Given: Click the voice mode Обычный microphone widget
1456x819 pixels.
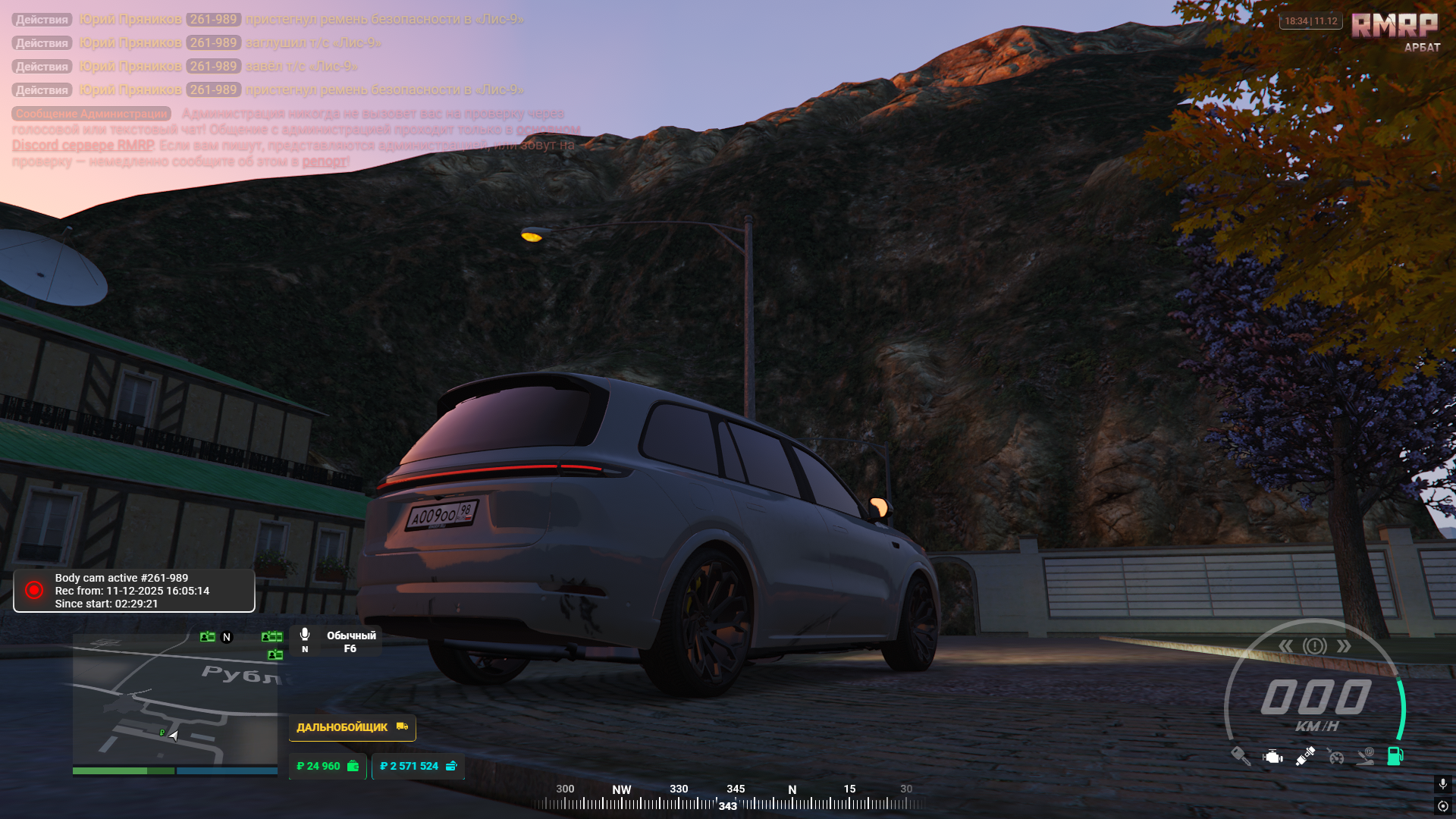Looking at the screenshot, I should (x=338, y=642).
